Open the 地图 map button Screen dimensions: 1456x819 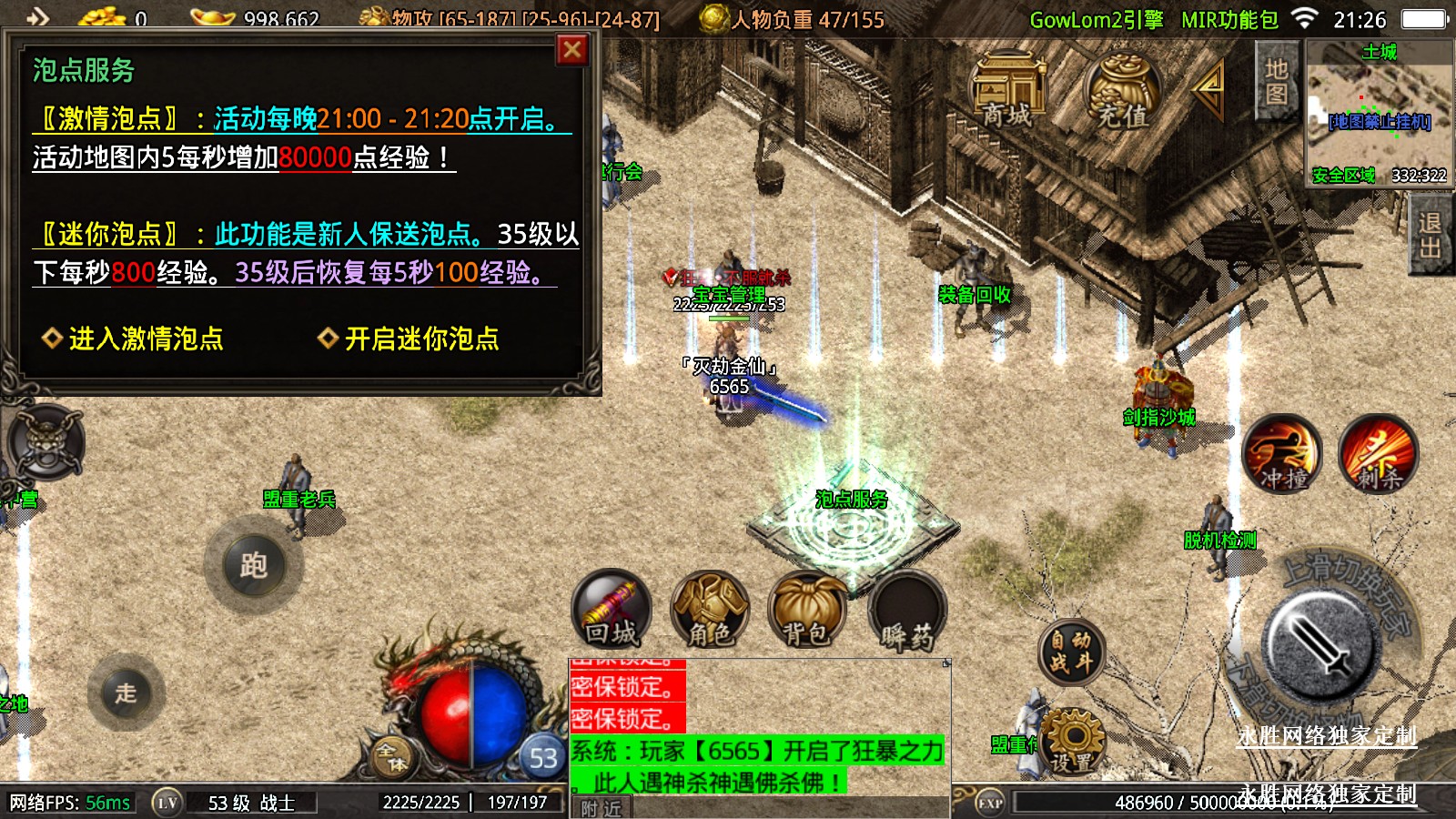[x=1276, y=82]
